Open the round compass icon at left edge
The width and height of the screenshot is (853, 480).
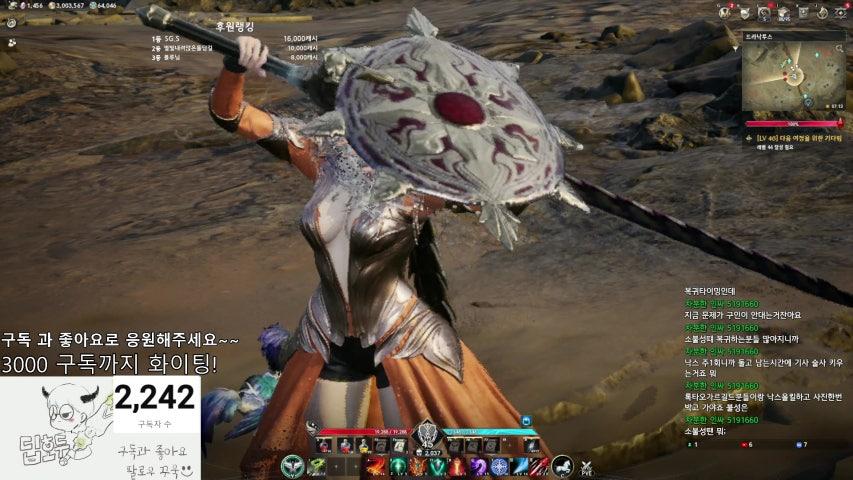pyautogui.click(x=12, y=23)
